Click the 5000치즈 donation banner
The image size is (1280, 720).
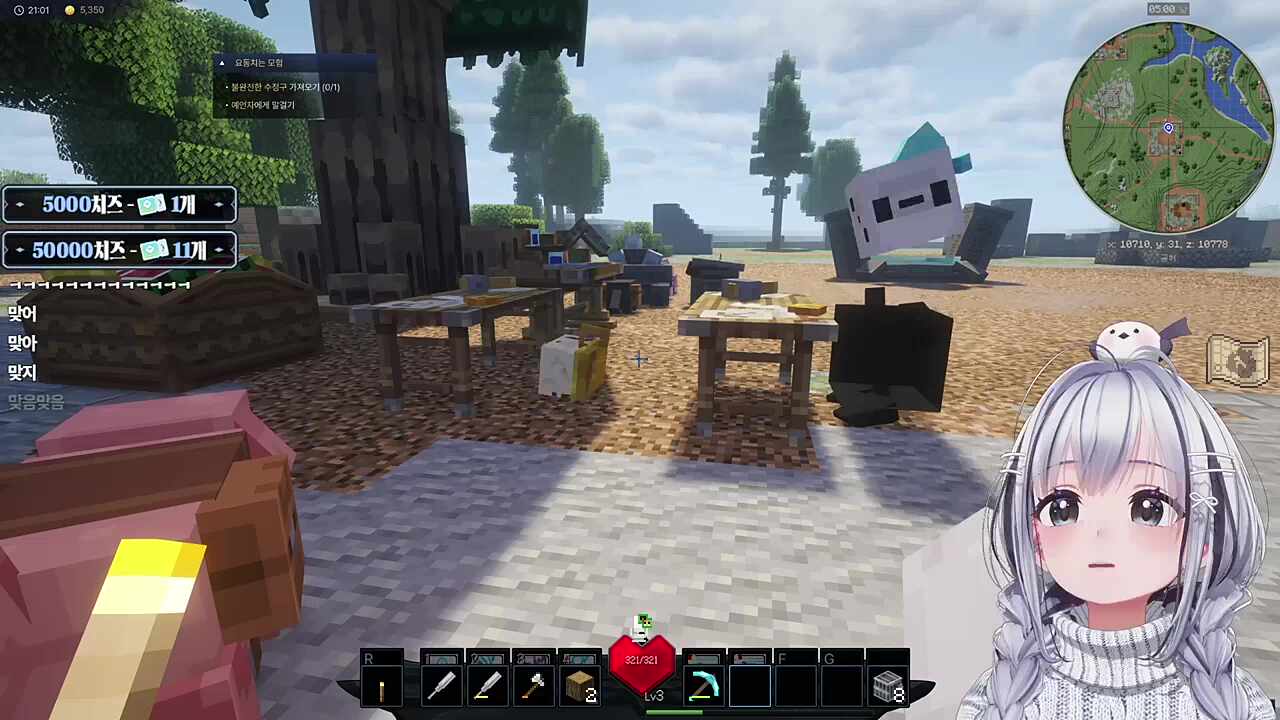click(x=119, y=205)
